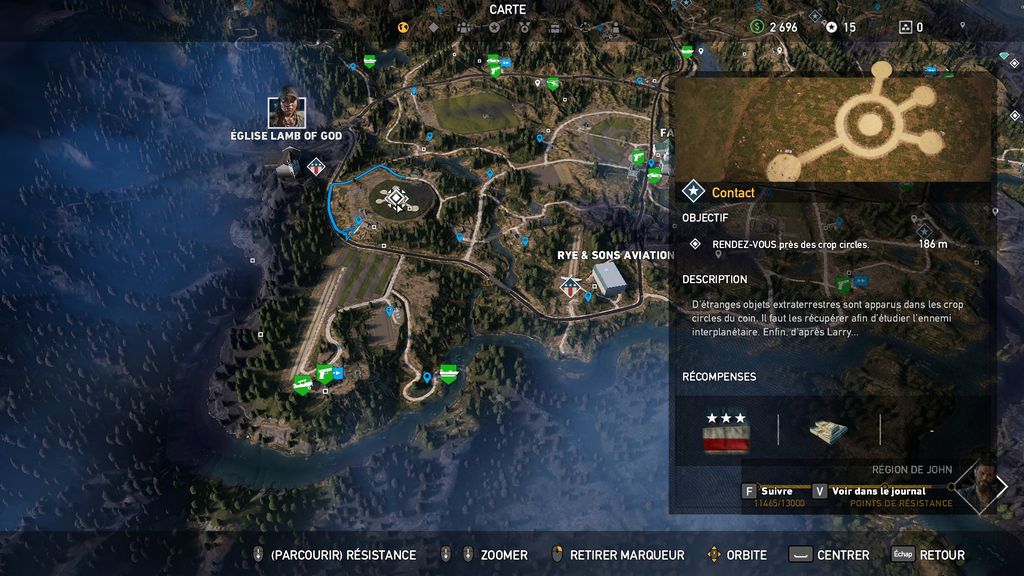Click the Retour button to exit map
Image resolution: width=1024 pixels, height=576 pixels.
pyautogui.click(x=941, y=555)
